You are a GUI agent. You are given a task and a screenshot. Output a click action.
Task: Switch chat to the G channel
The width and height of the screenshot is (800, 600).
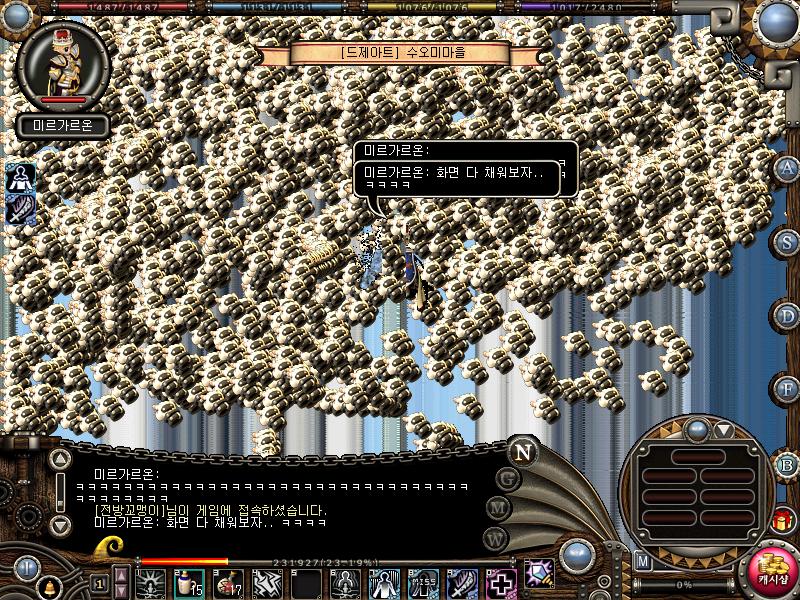[508, 478]
